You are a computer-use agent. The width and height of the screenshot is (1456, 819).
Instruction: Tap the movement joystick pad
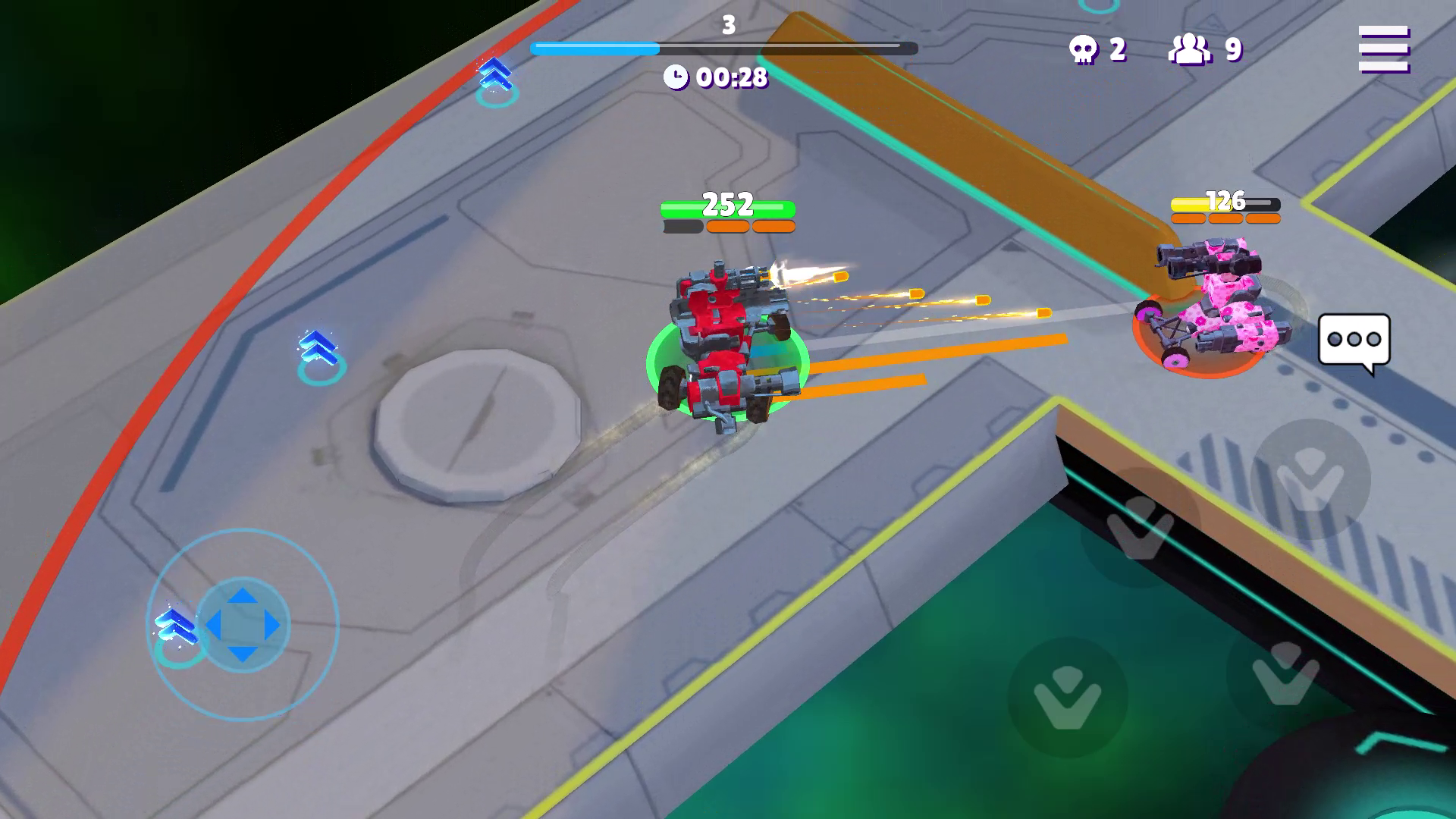click(x=243, y=625)
